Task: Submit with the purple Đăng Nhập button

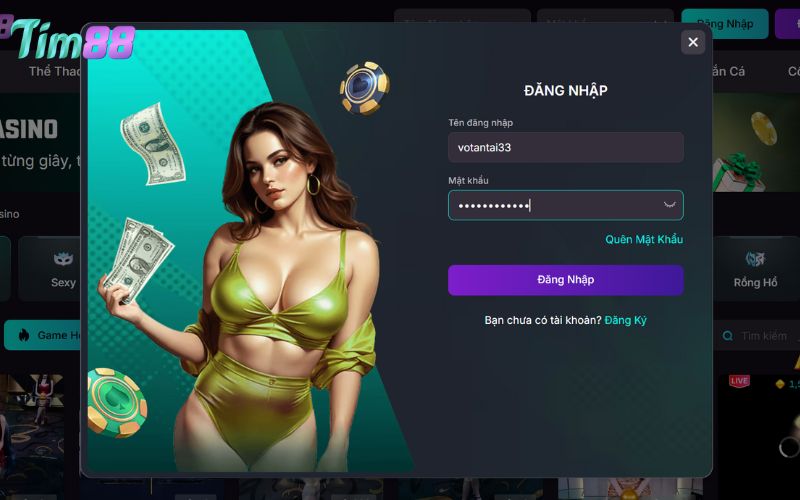Action: click(565, 280)
